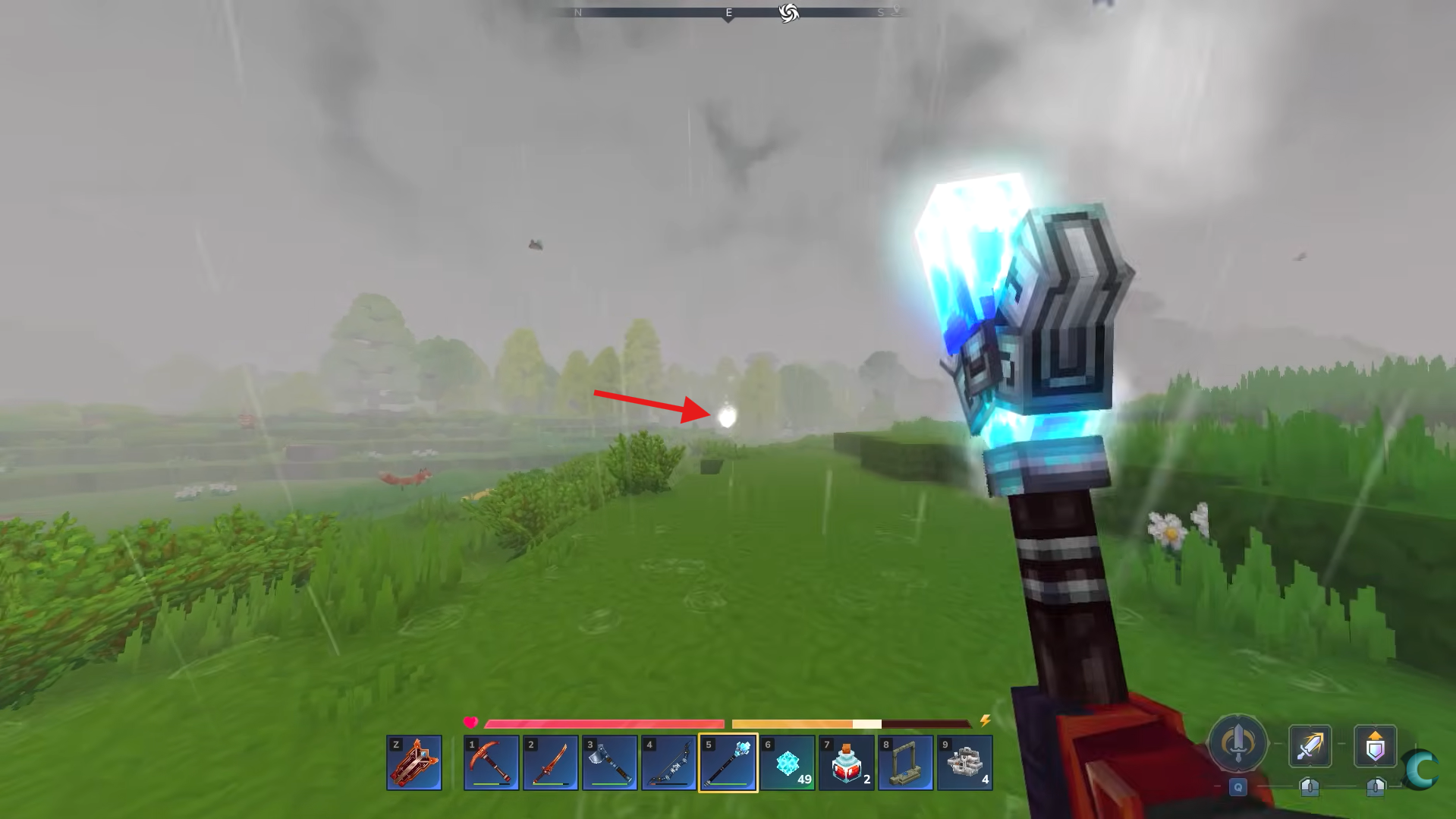Click the heart icon beside the health bar

[x=471, y=722]
